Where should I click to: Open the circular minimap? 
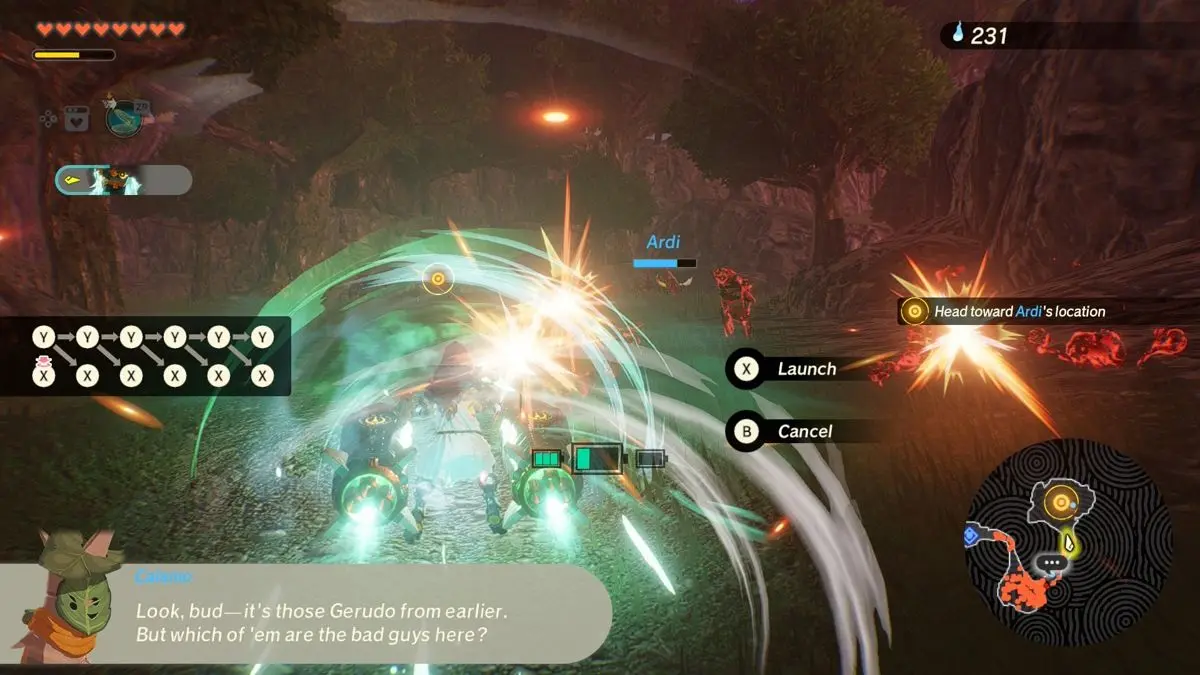[1068, 540]
